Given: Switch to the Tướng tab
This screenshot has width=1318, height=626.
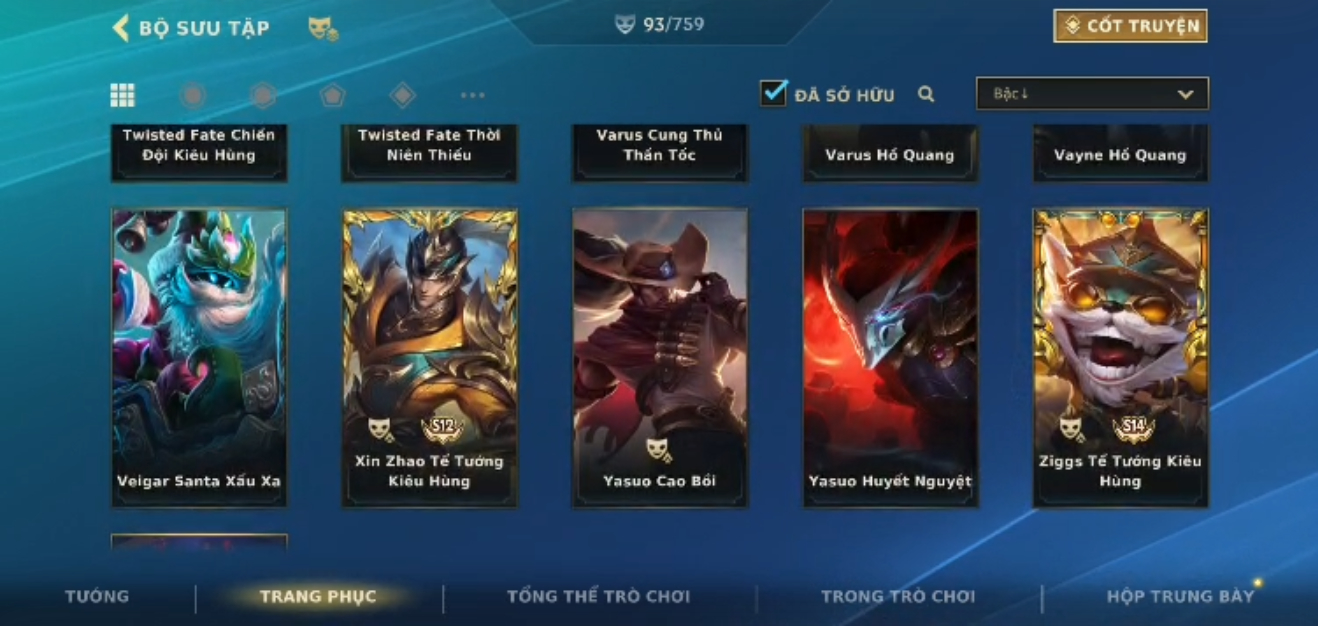Looking at the screenshot, I should point(97,596).
